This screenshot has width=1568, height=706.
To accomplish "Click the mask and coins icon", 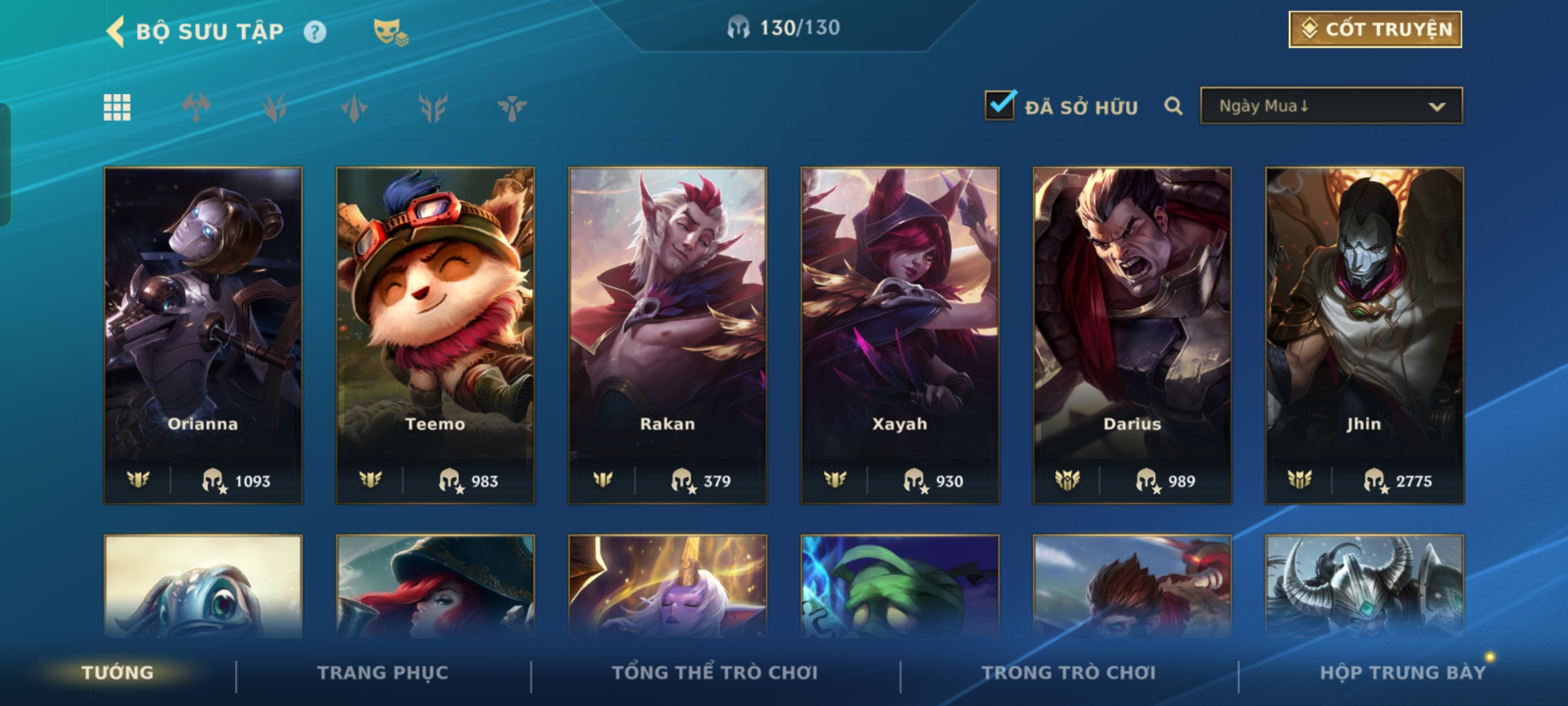I will [x=390, y=31].
